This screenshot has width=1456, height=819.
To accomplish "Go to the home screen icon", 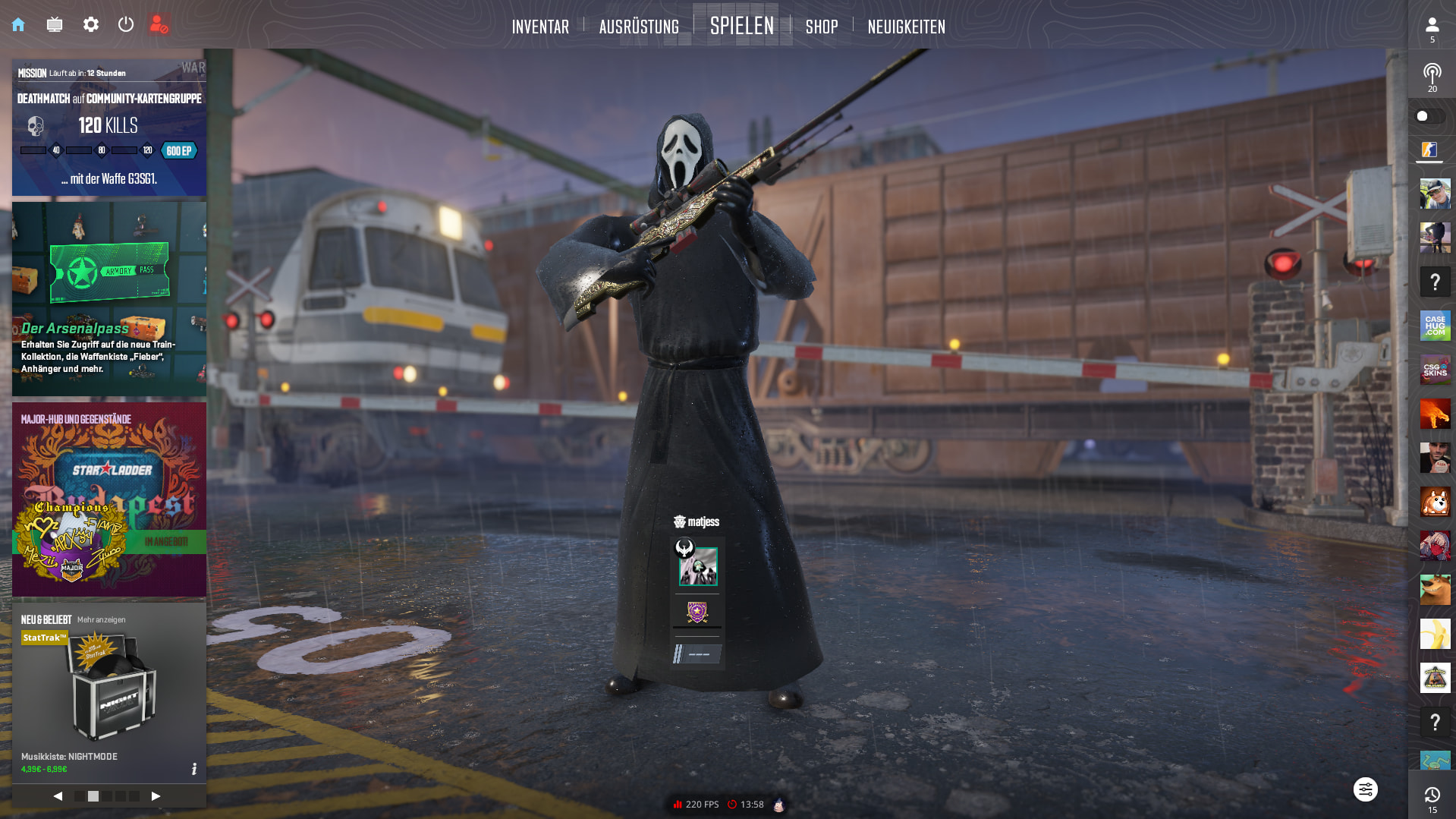I will point(18,24).
